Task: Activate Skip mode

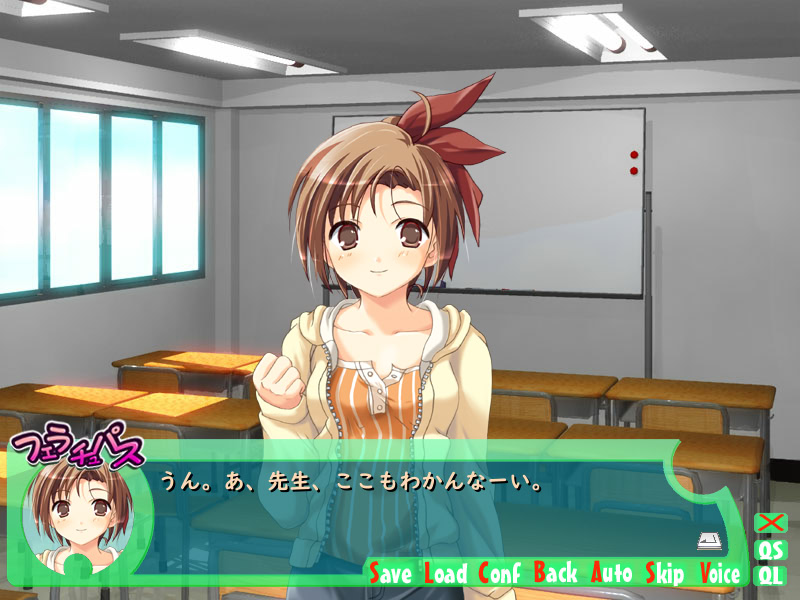Action: pyautogui.click(x=665, y=573)
